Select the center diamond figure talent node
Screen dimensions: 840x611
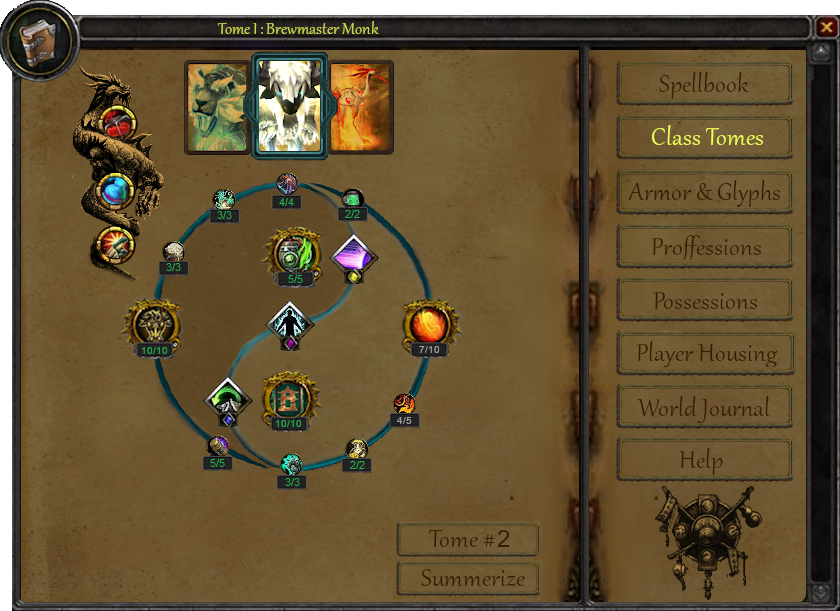[291, 325]
